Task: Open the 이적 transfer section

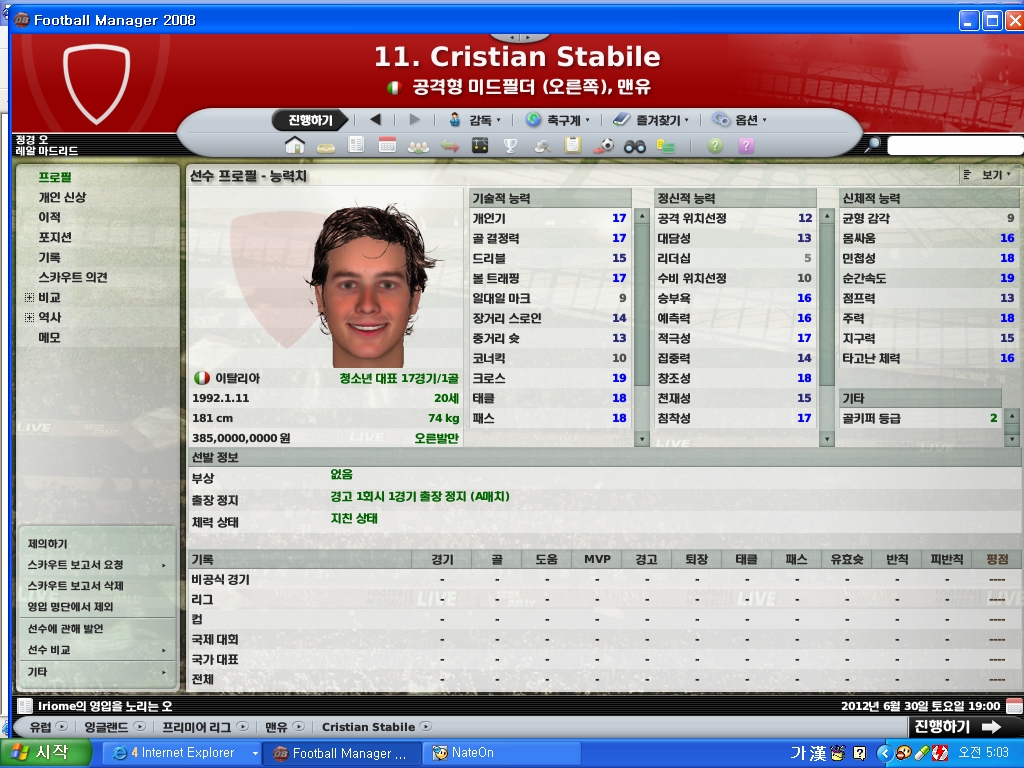Action: tap(50, 217)
